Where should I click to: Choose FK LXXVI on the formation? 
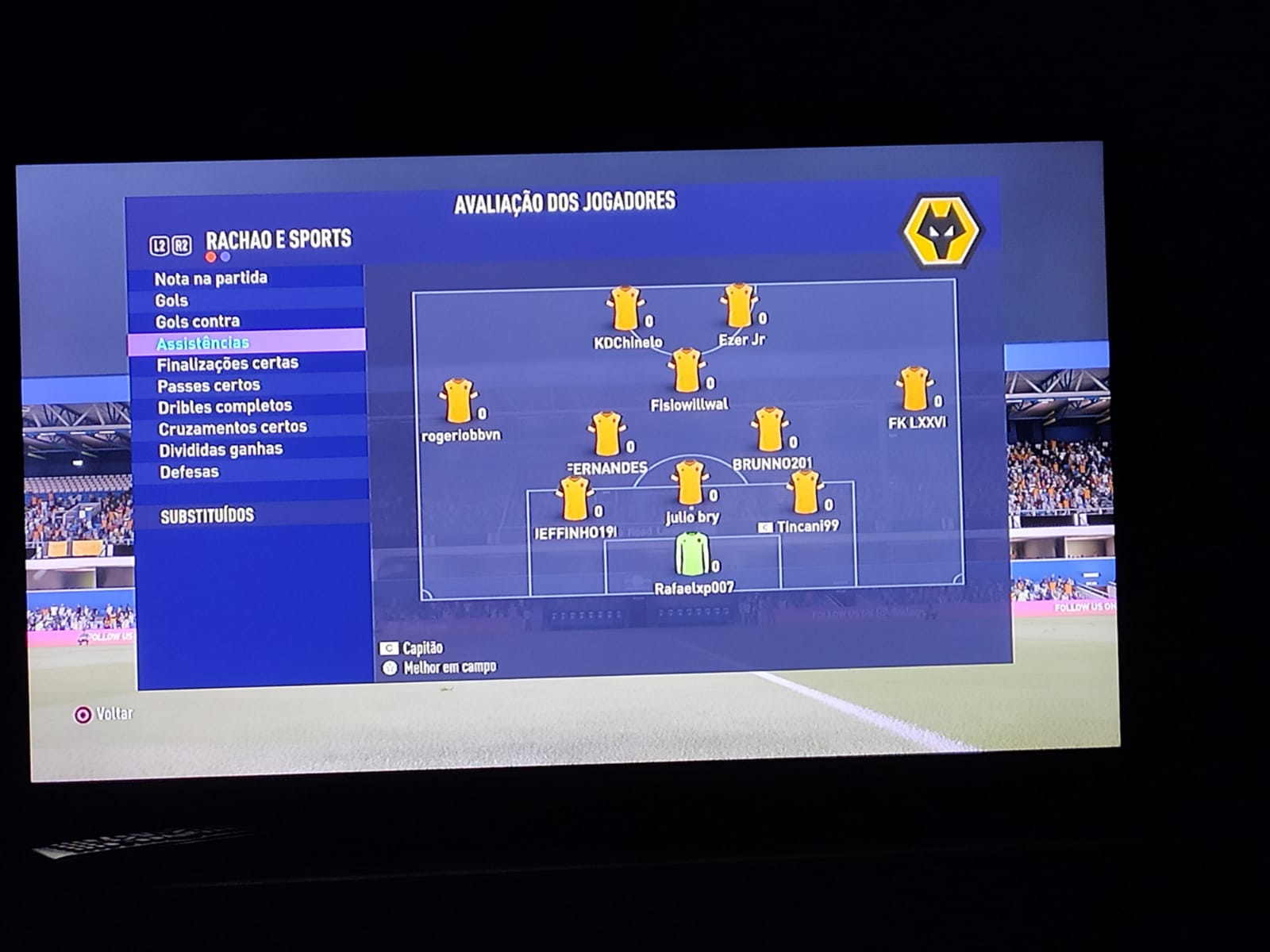[x=914, y=389]
